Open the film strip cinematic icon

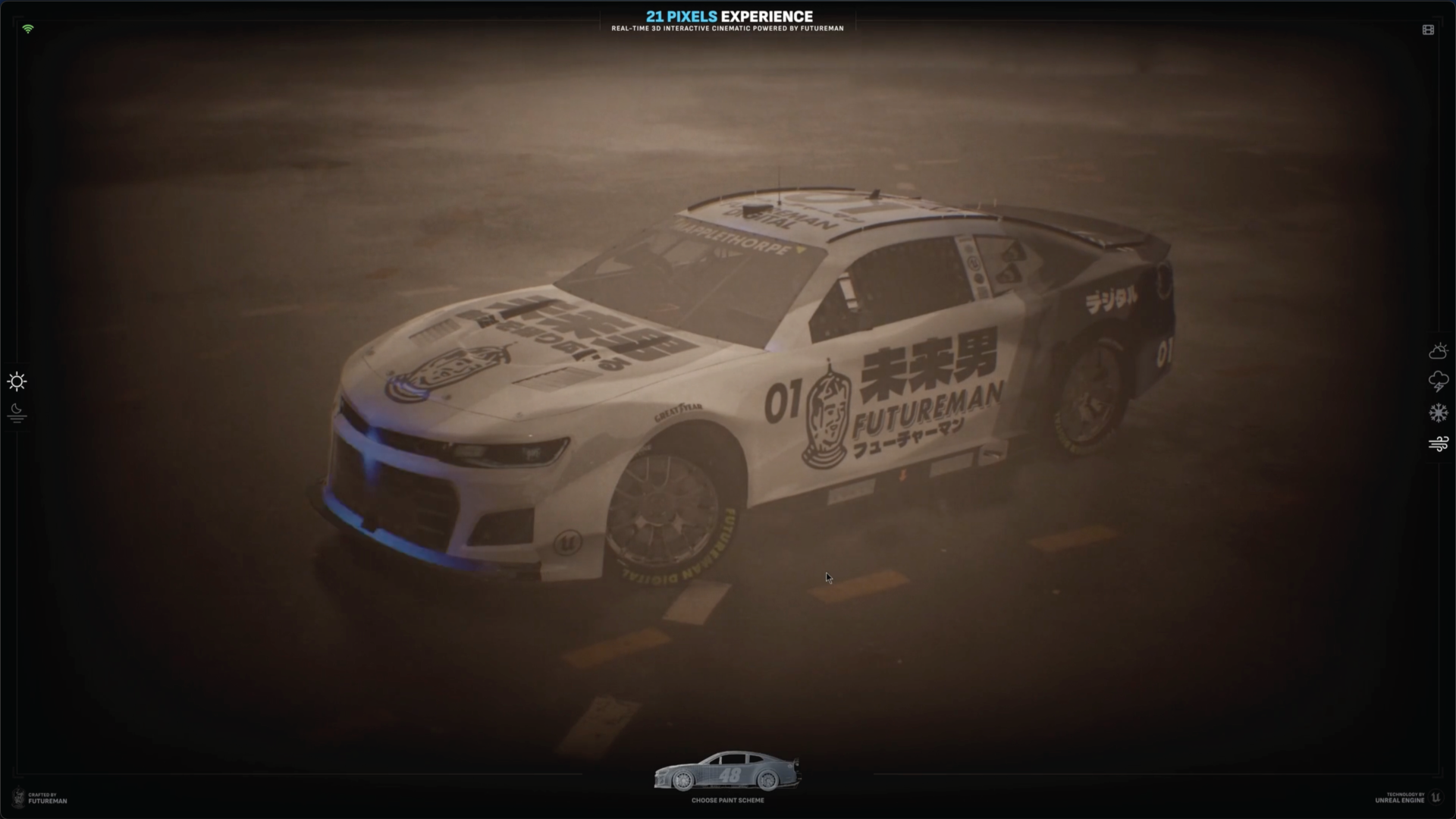coord(1428,30)
